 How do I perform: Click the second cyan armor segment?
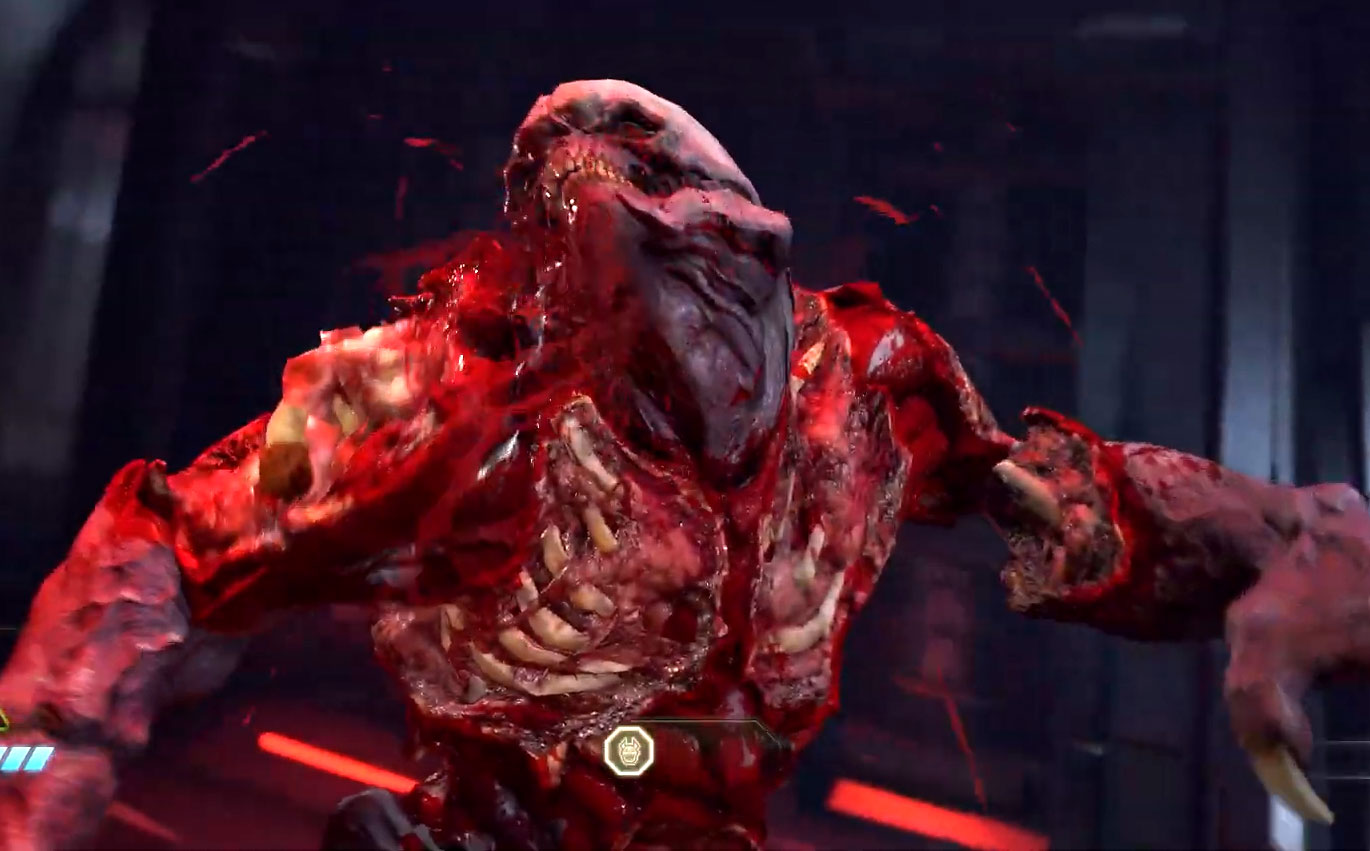pyautogui.click(x=19, y=757)
